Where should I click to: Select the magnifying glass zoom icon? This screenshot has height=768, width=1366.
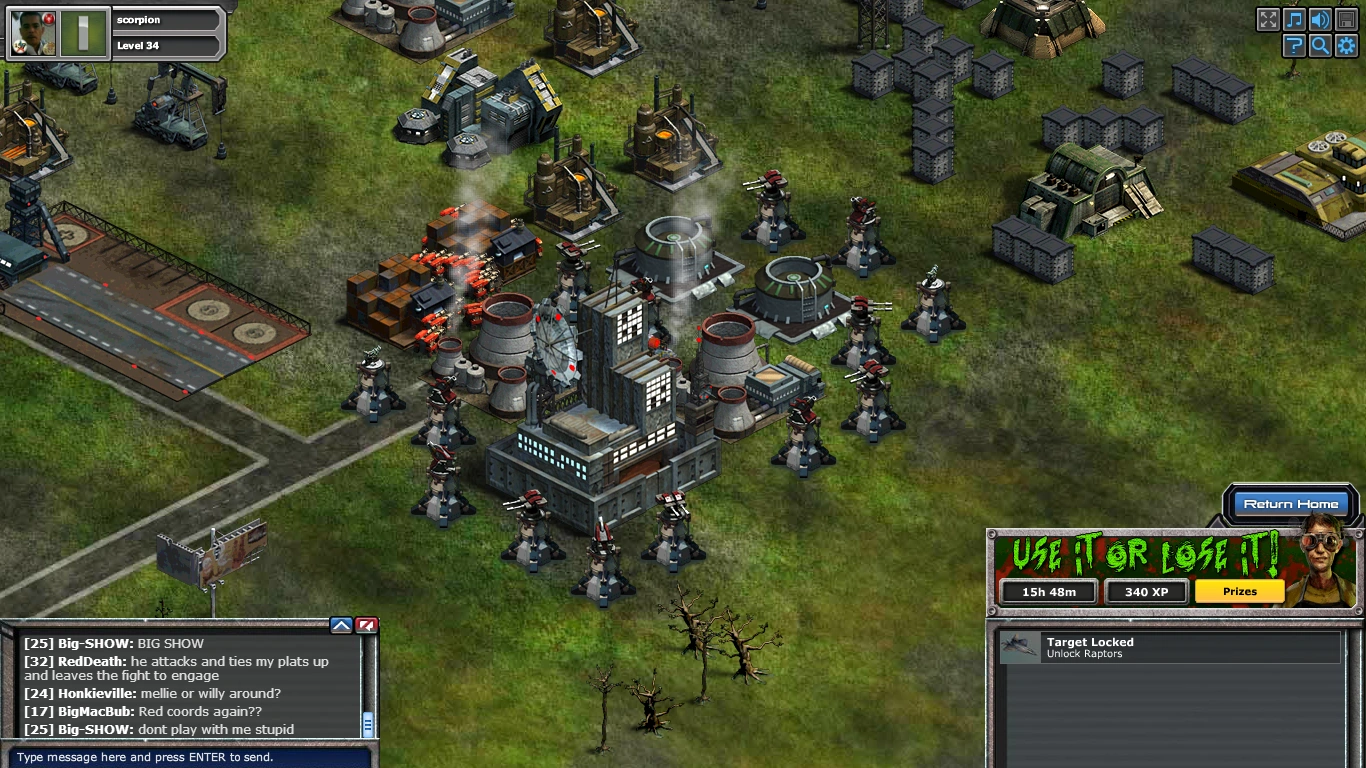[x=1322, y=45]
